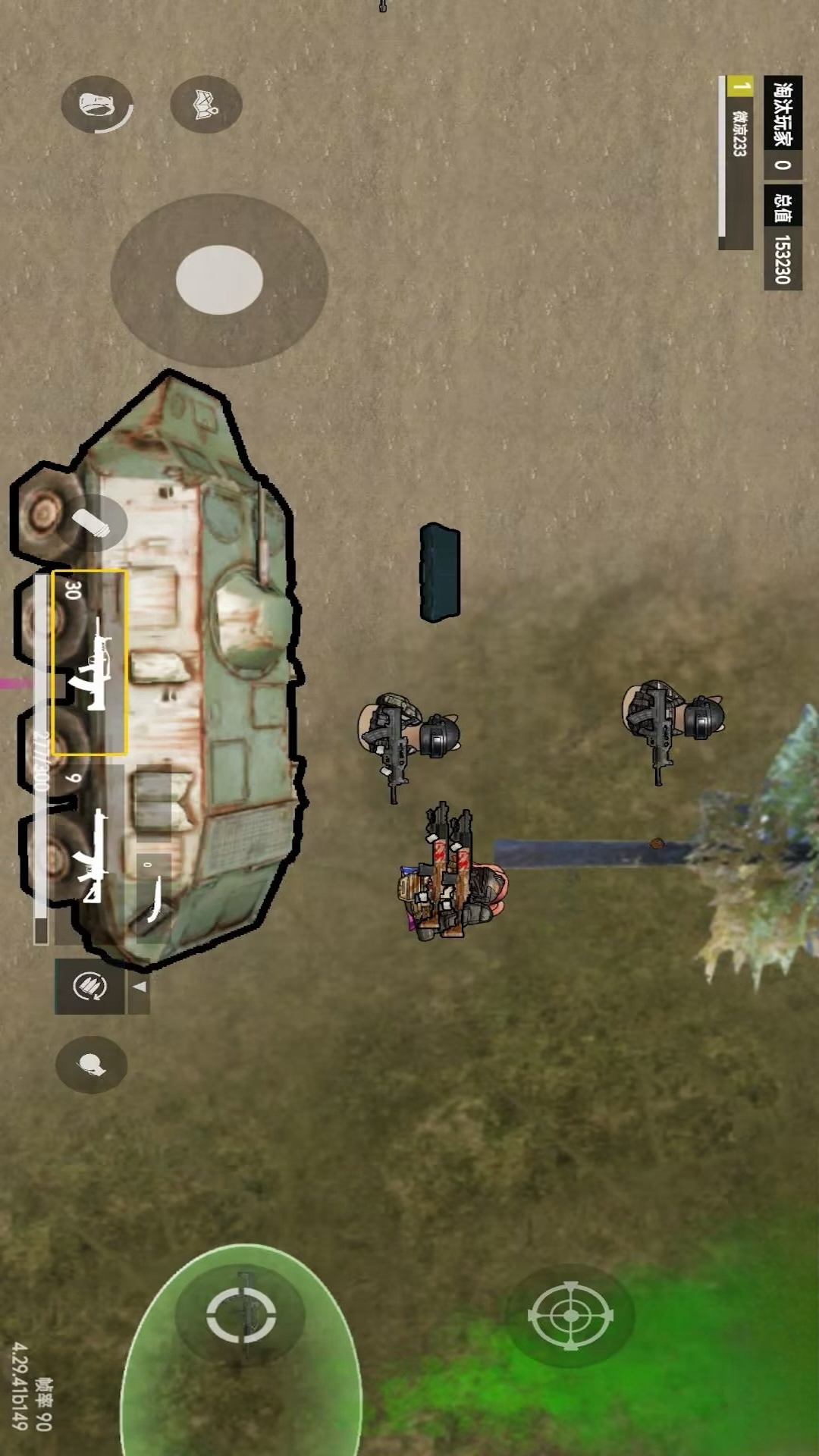This screenshot has height=1456, width=819.
Task: Tap the round grenade throw button
Action: 92,1065
